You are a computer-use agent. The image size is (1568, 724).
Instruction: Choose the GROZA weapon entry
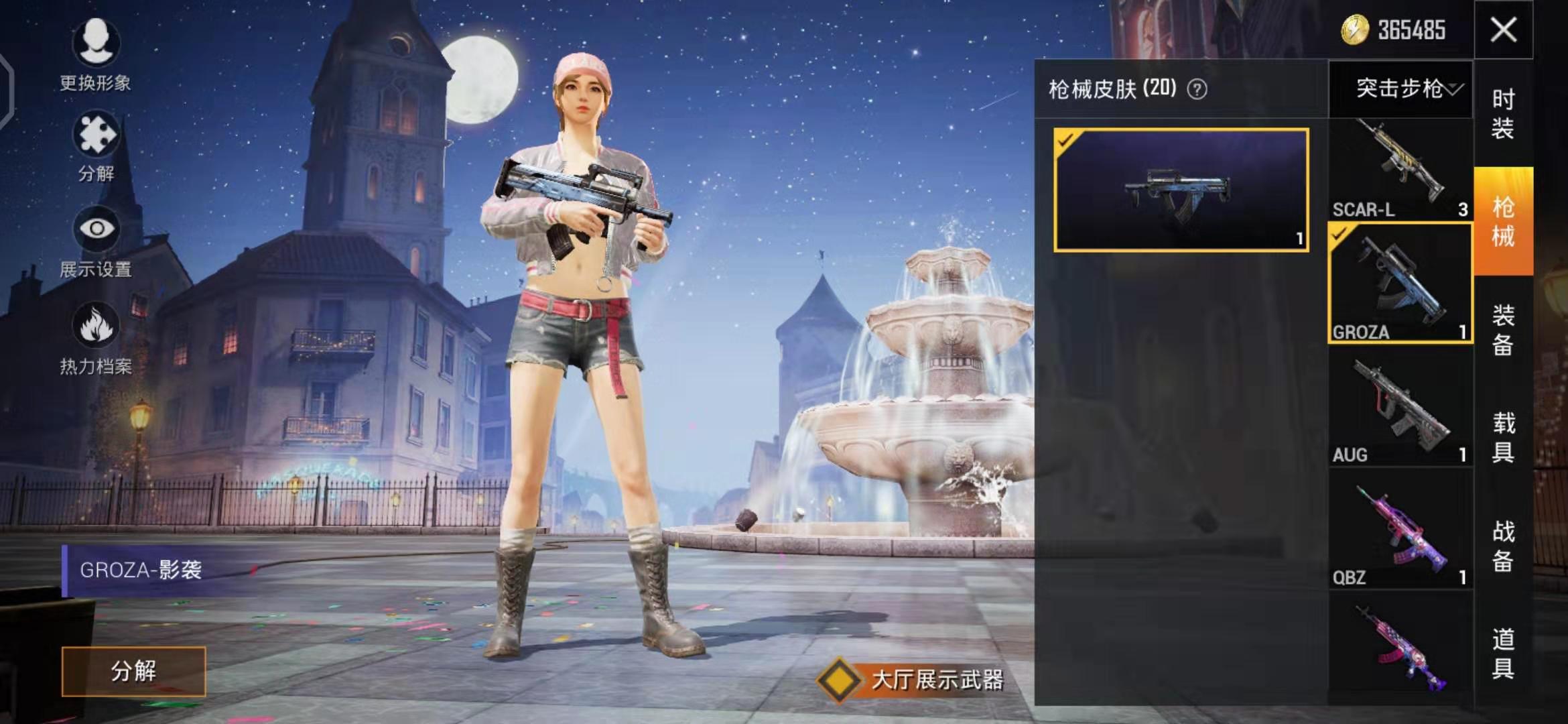[x=1400, y=284]
